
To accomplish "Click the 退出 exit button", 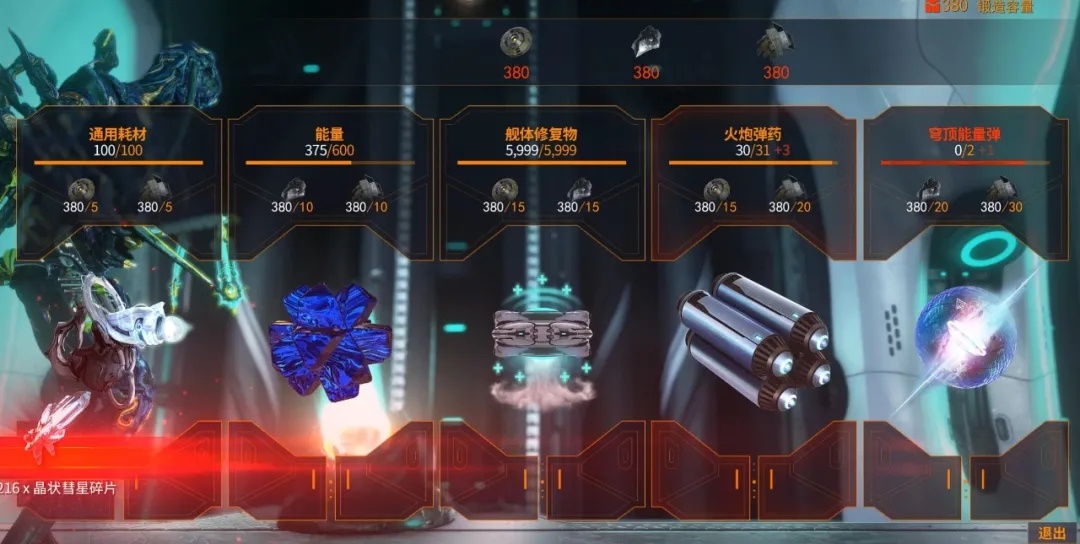I will coord(1052,533).
